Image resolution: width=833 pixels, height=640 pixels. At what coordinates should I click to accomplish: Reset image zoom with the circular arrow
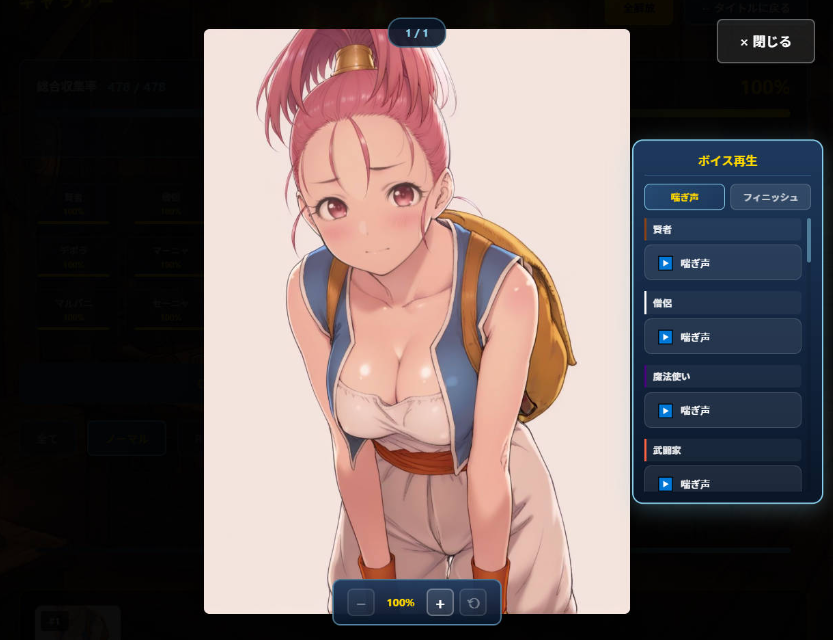tap(473, 603)
